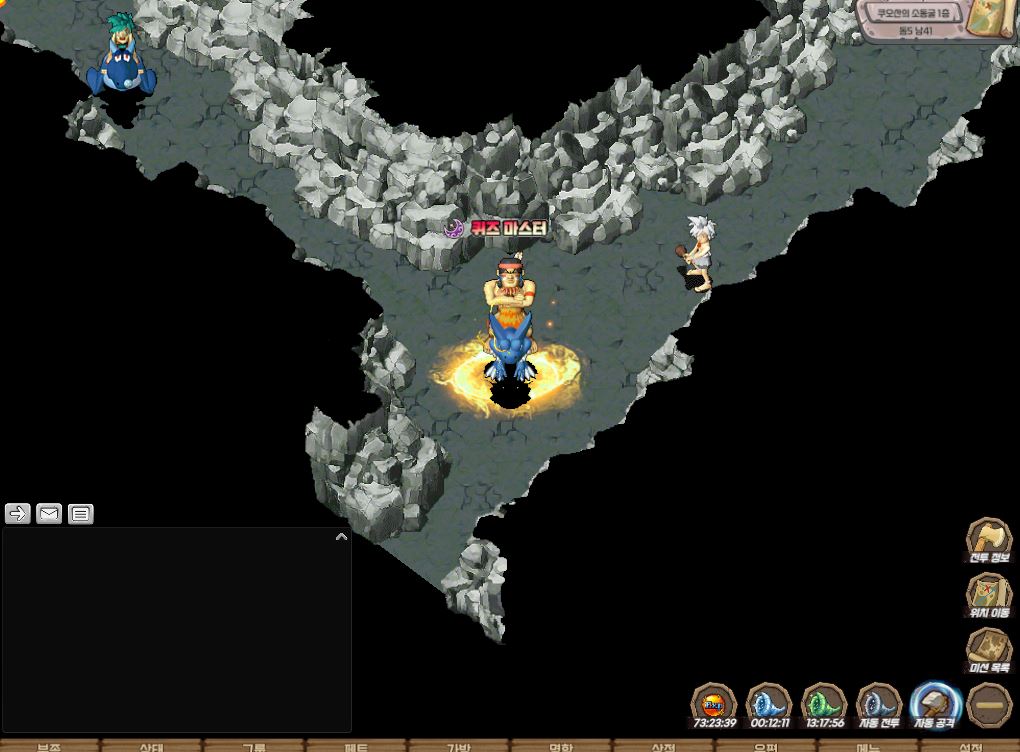Open the chat list lines button
This screenshot has height=752, width=1020.
click(x=81, y=513)
